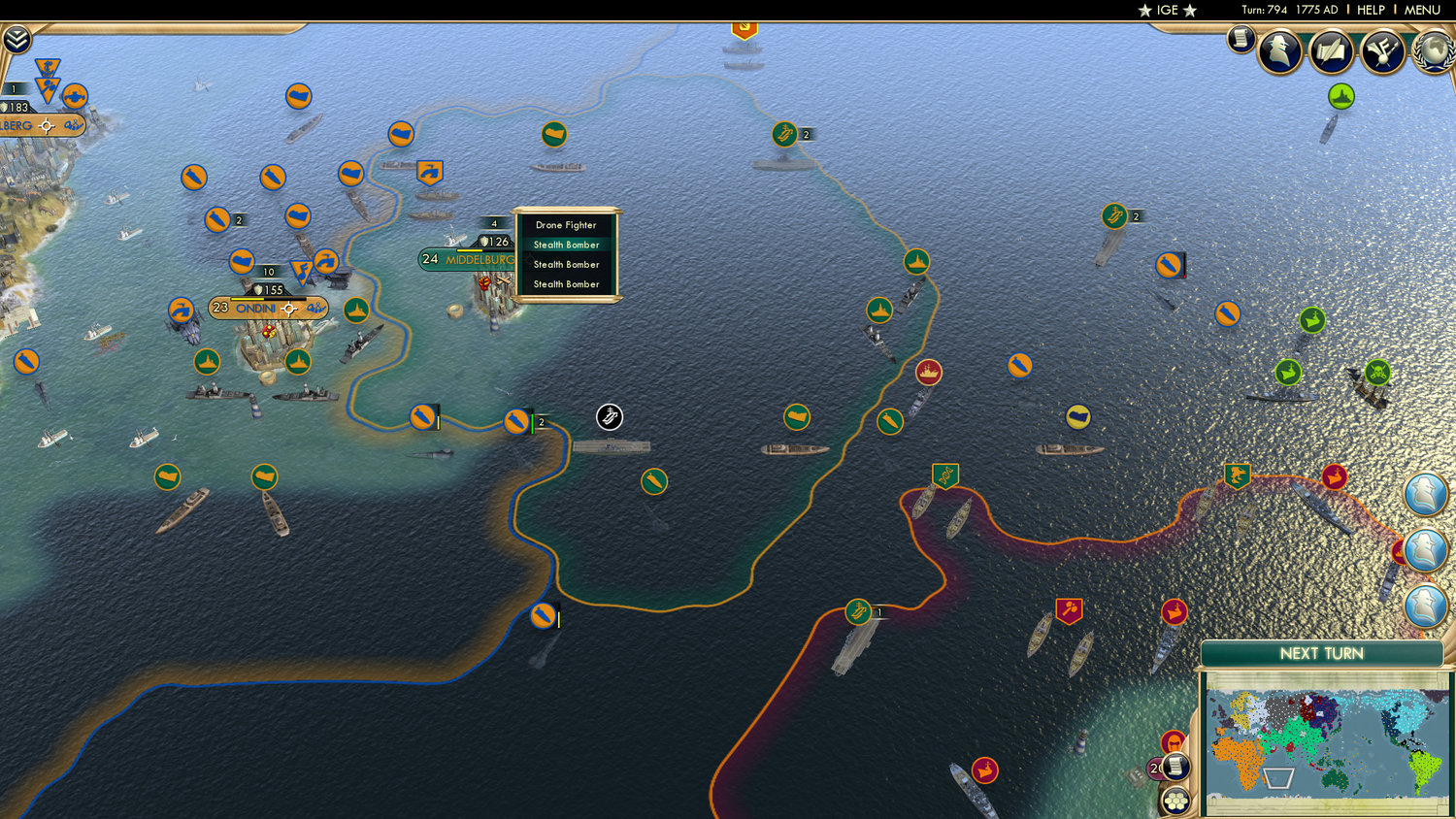Open the Espionage overview spy icon
The width and height of the screenshot is (1456, 819).
[x=1281, y=50]
